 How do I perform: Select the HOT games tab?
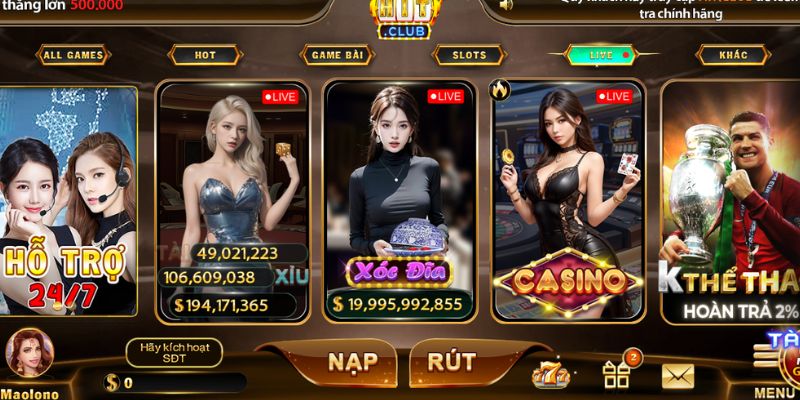pos(204,55)
